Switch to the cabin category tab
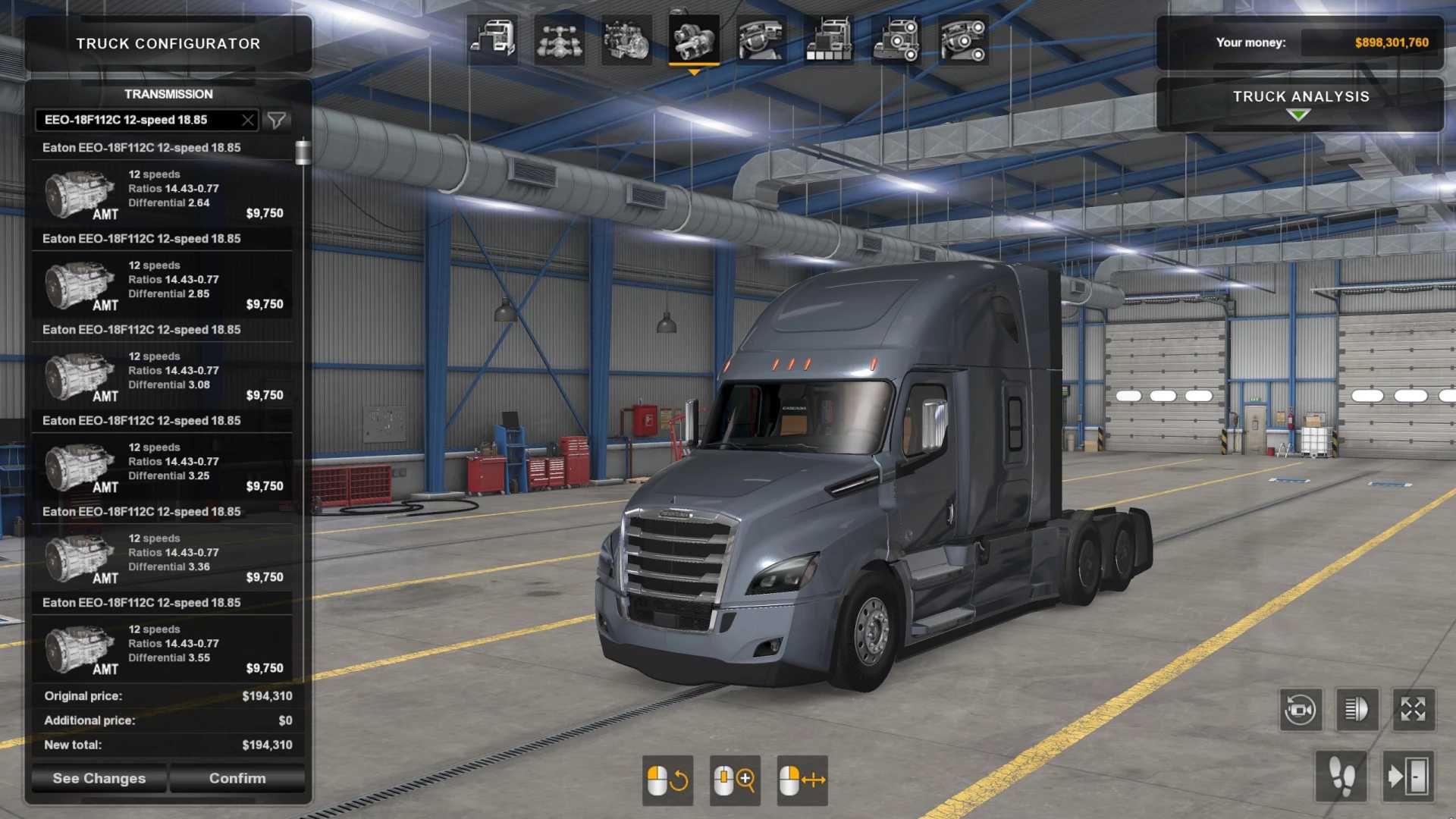The image size is (1456, 819). coord(492,39)
